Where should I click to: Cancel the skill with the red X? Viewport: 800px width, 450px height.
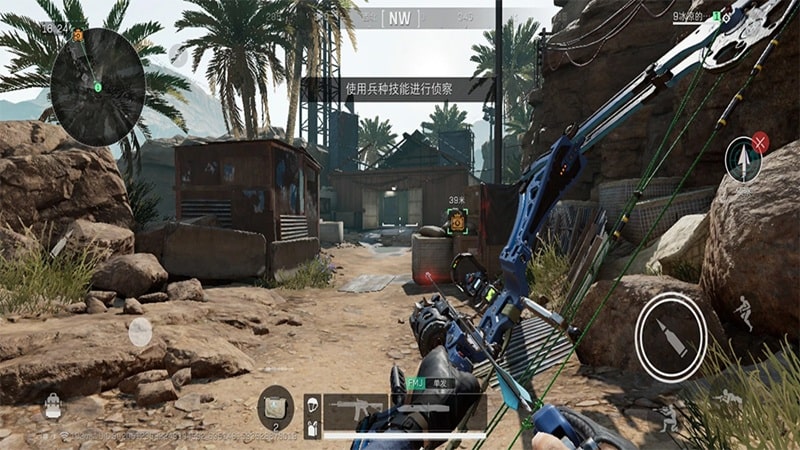(761, 141)
